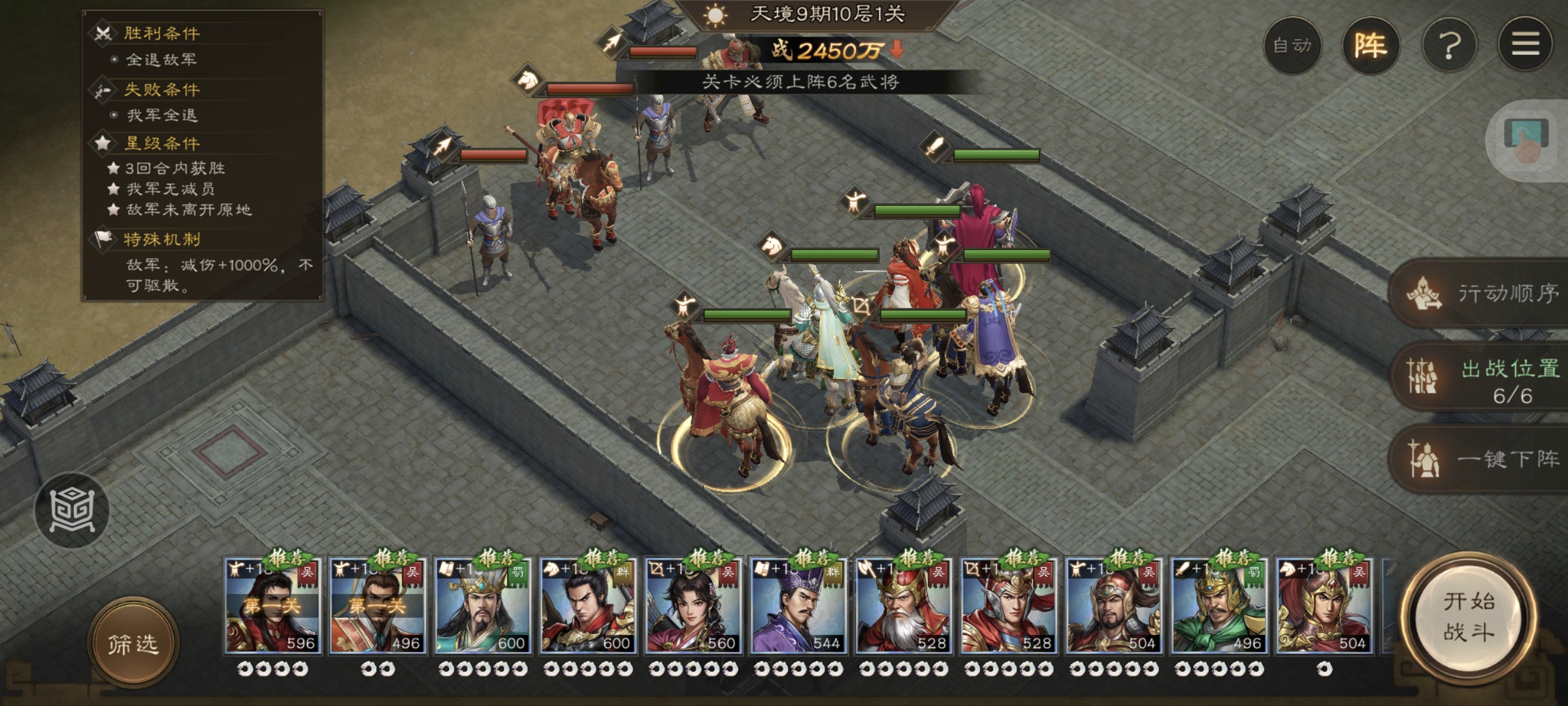
Task: Open the 阵 formation menu
Action: point(1370,46)
